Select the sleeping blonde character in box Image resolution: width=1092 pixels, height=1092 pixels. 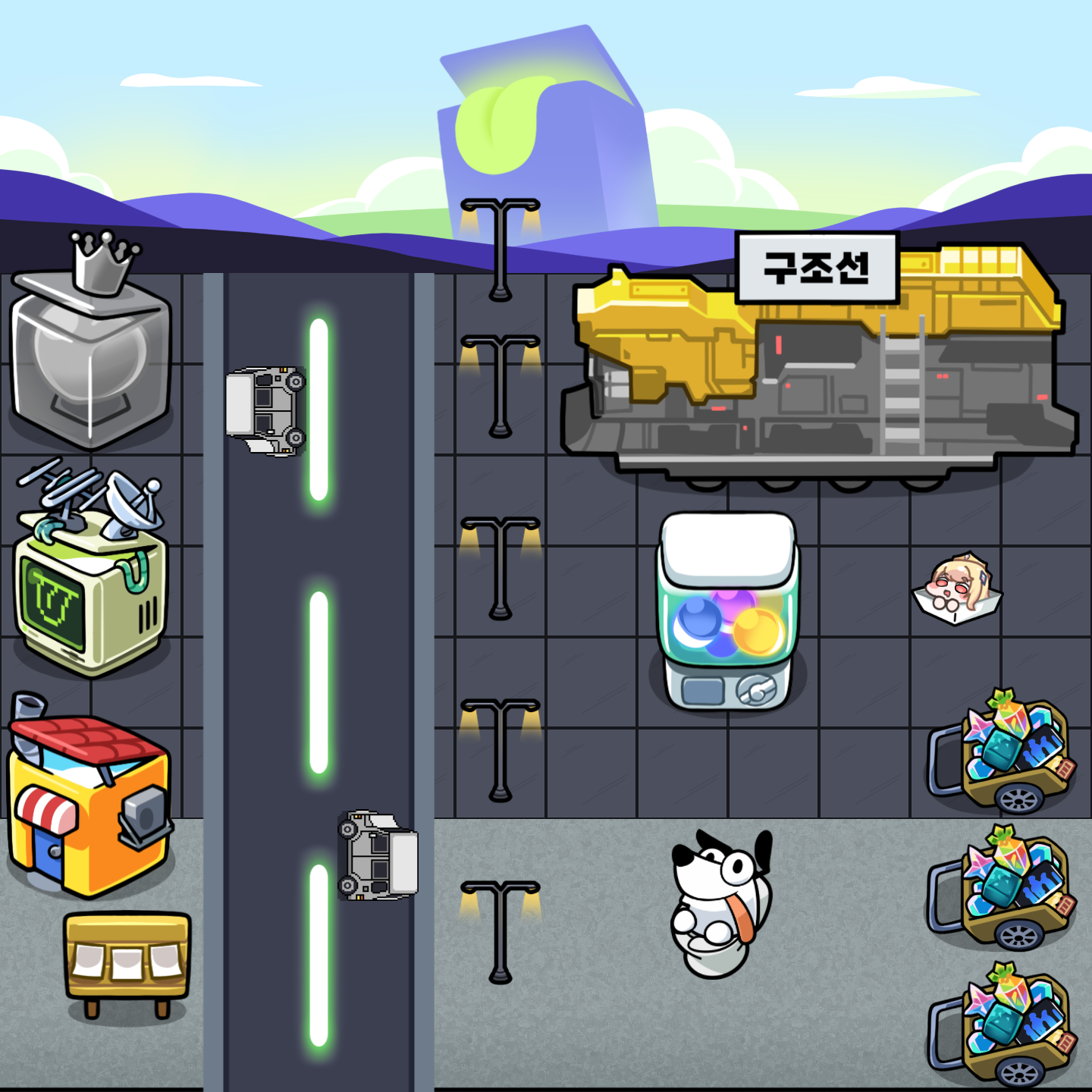(x=957, y=589)
